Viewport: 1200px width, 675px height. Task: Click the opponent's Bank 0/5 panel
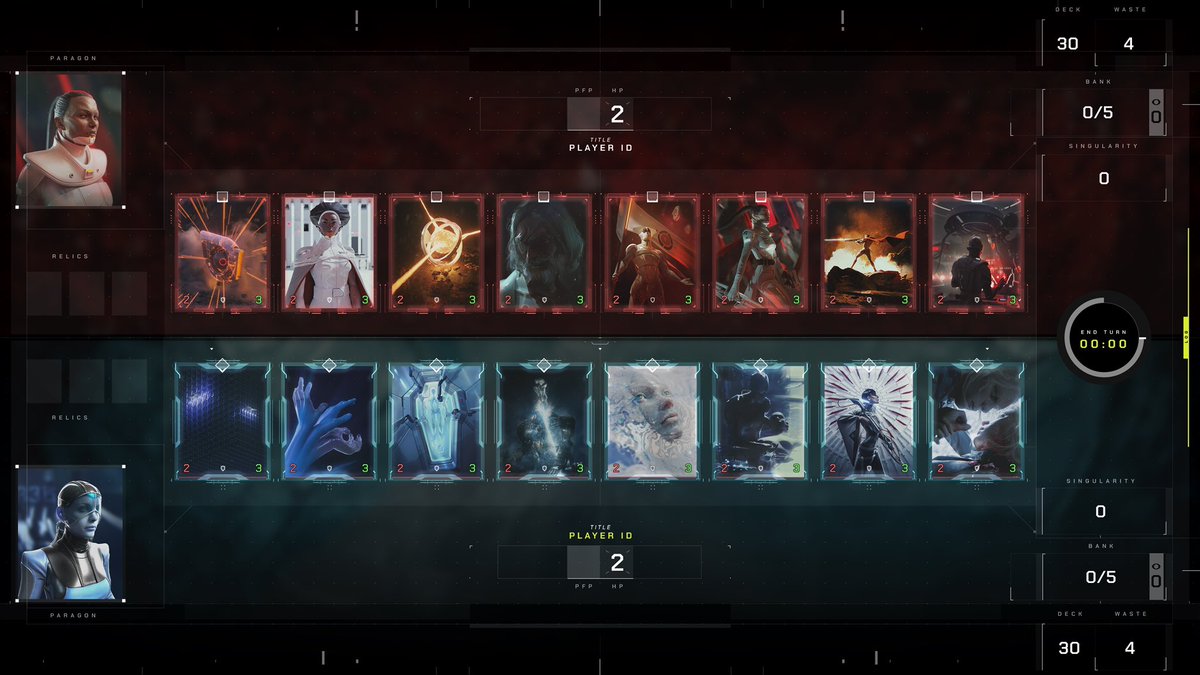click(x=1098, y=112)
